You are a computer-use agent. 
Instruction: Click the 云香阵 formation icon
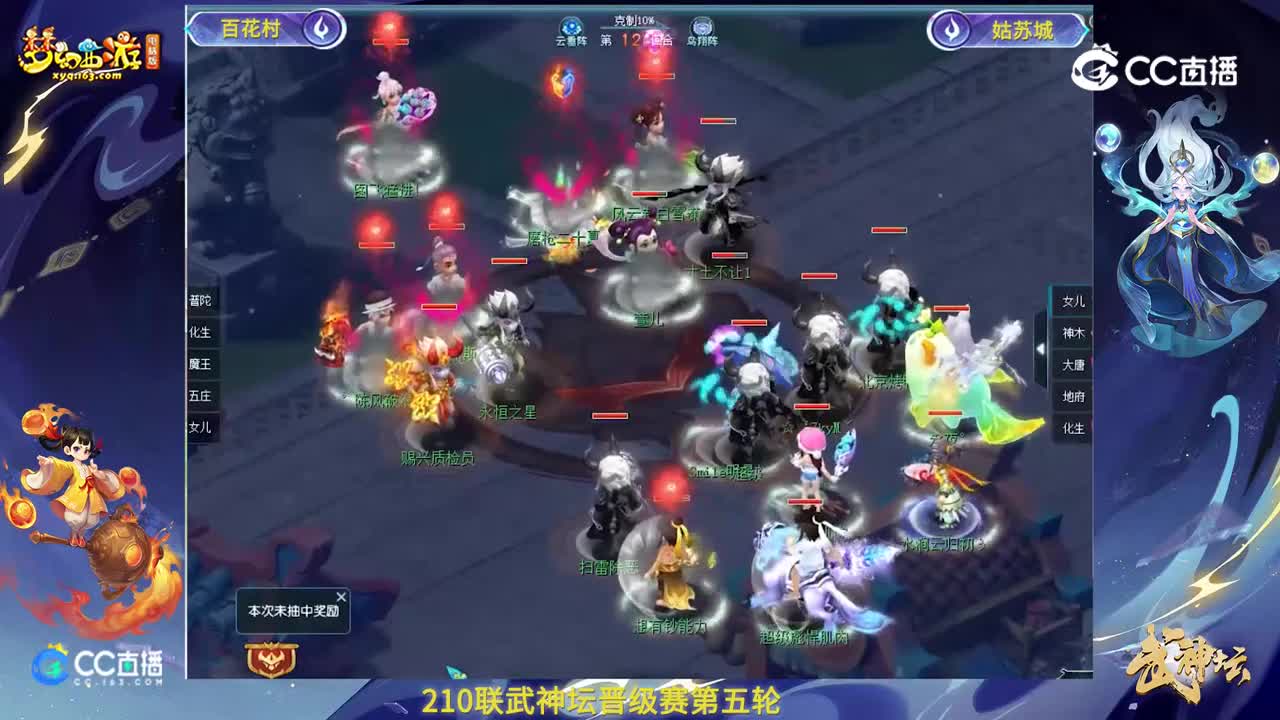[x=570, y=26]
